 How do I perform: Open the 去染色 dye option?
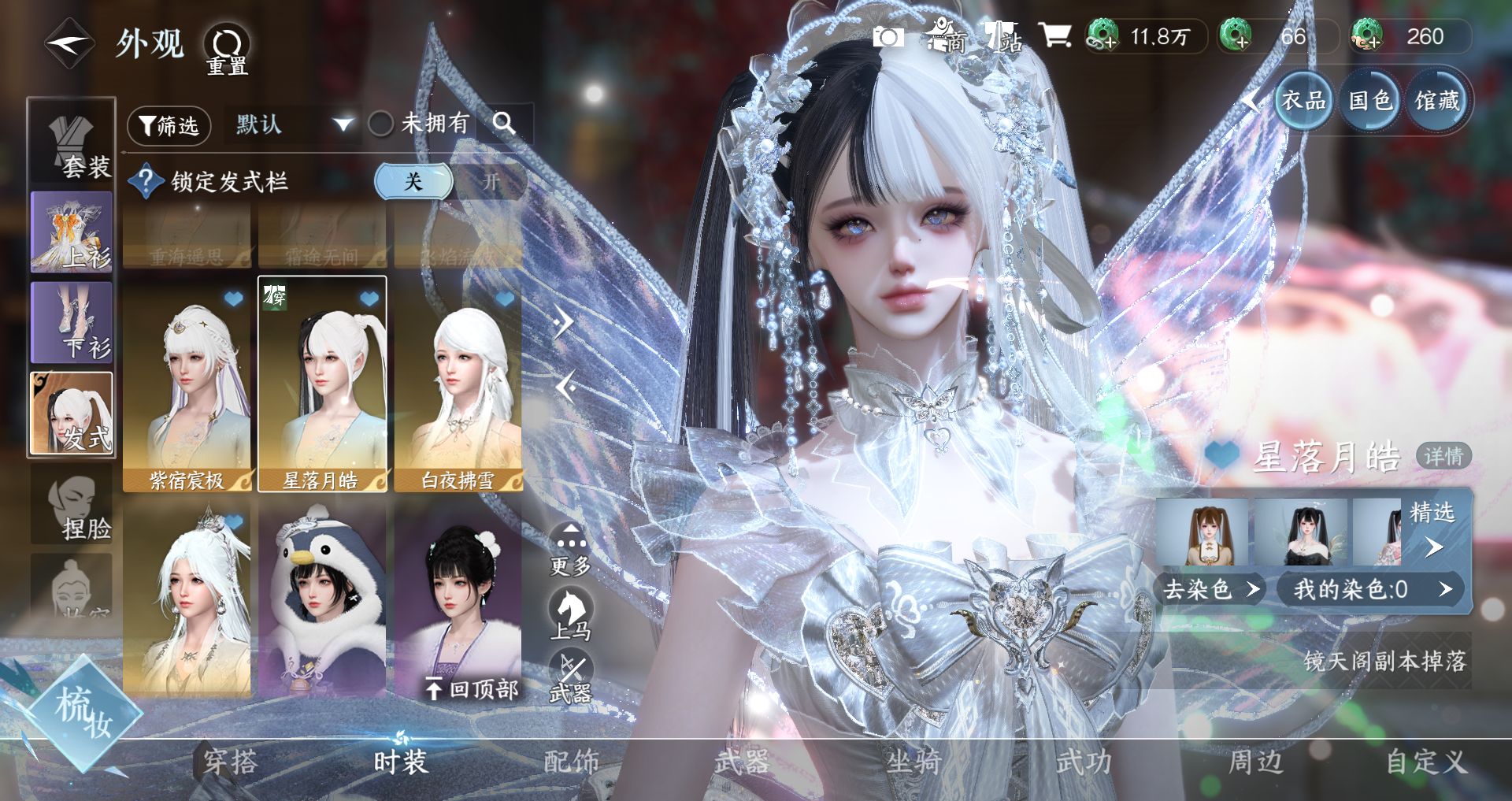(1211, 589)
